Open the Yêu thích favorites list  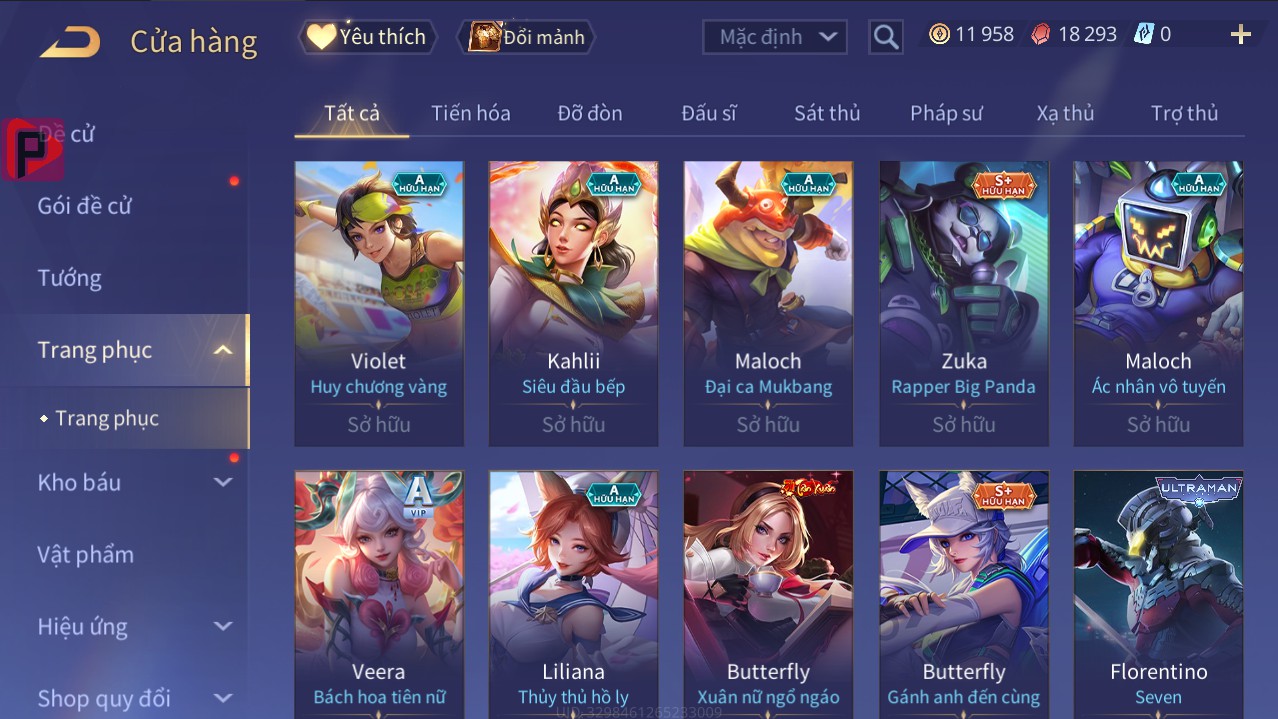click(x=367, y=37)
